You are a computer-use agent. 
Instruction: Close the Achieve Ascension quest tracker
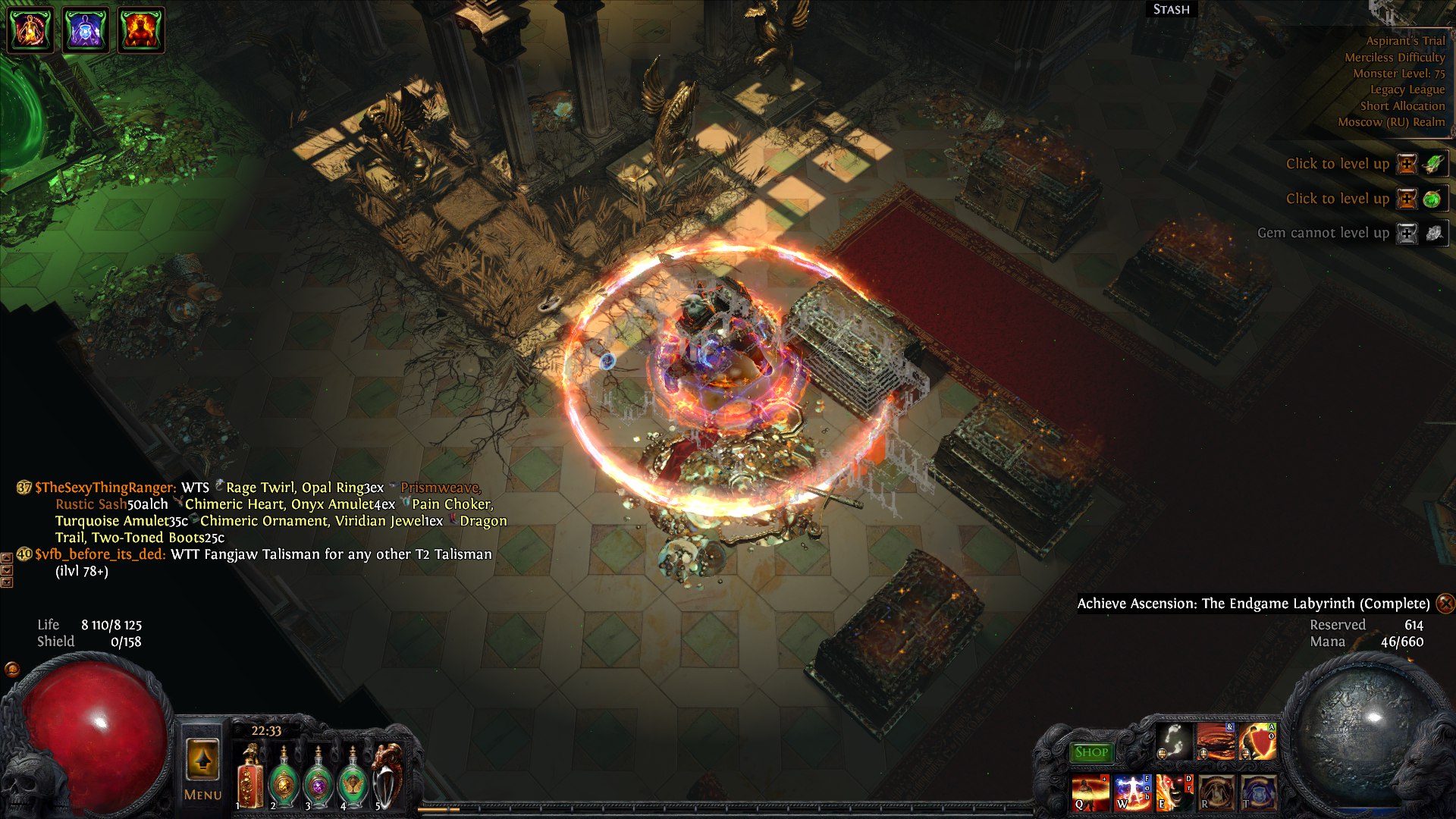tap(1445, 603)
